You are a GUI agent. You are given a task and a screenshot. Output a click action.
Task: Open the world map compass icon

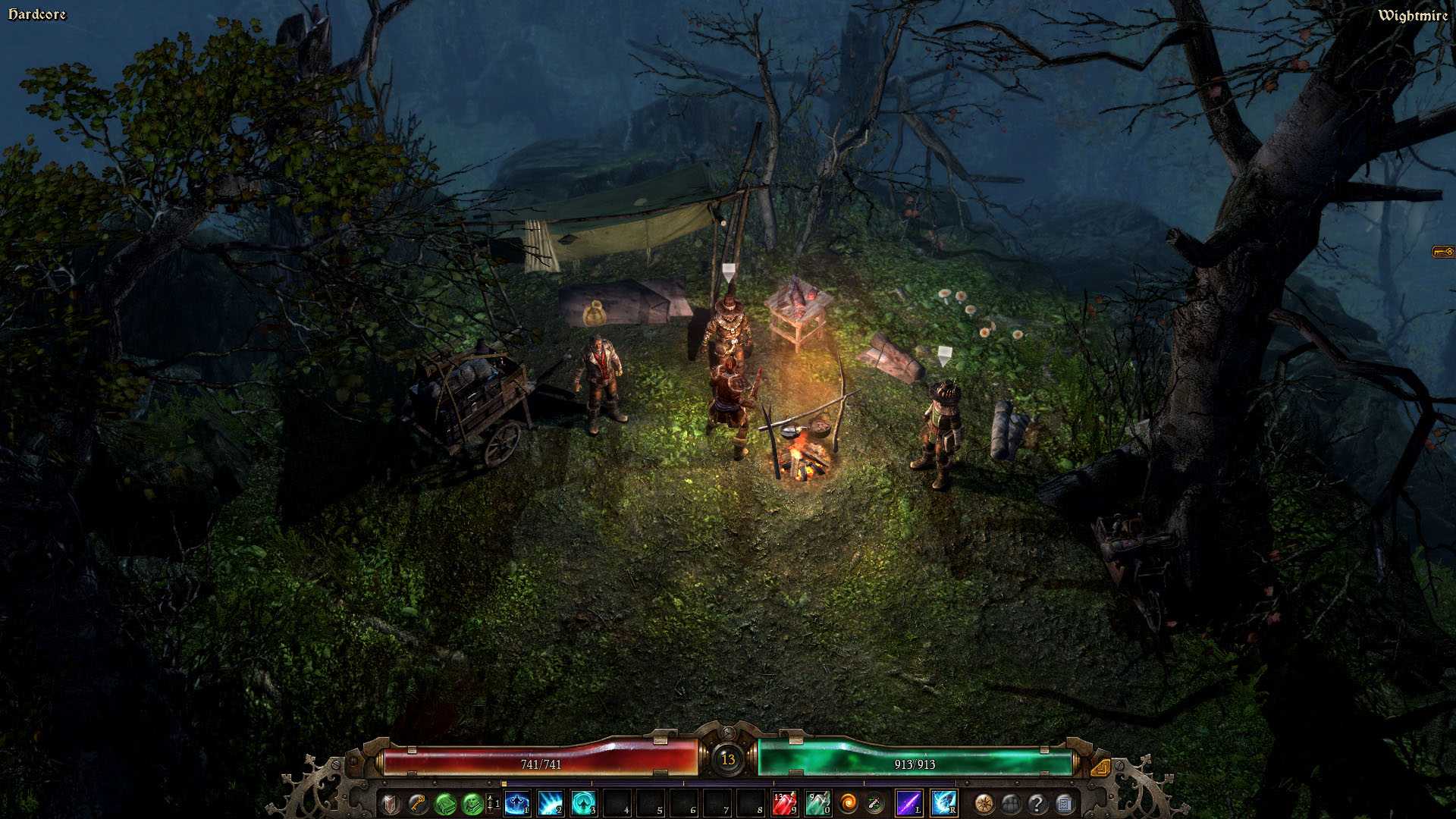(x=984, y=803)
